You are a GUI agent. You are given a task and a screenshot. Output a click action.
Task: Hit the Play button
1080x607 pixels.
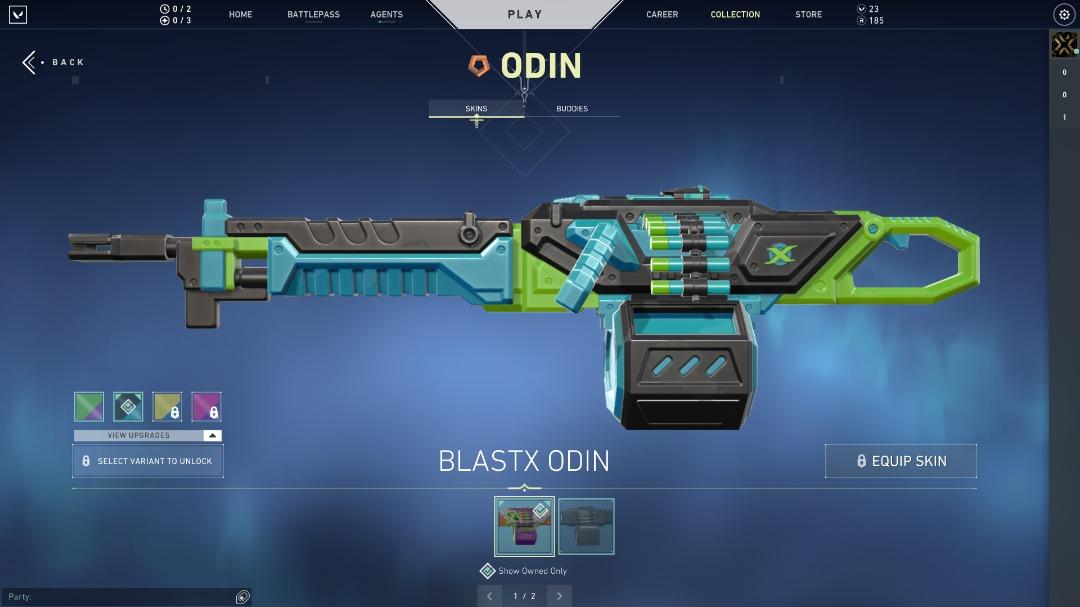[x=524, y=14]
